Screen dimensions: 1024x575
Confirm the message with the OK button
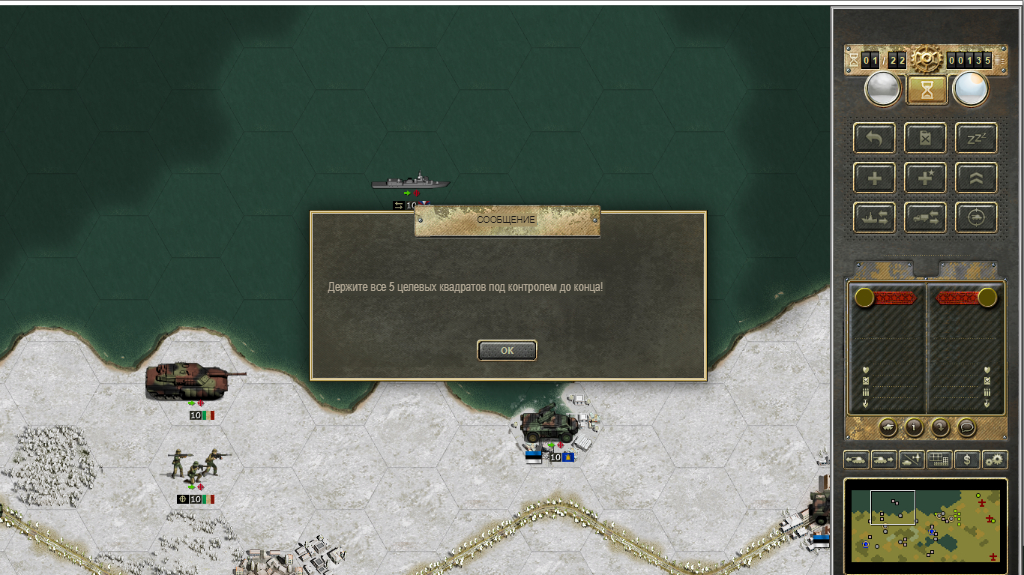[507, 350]
